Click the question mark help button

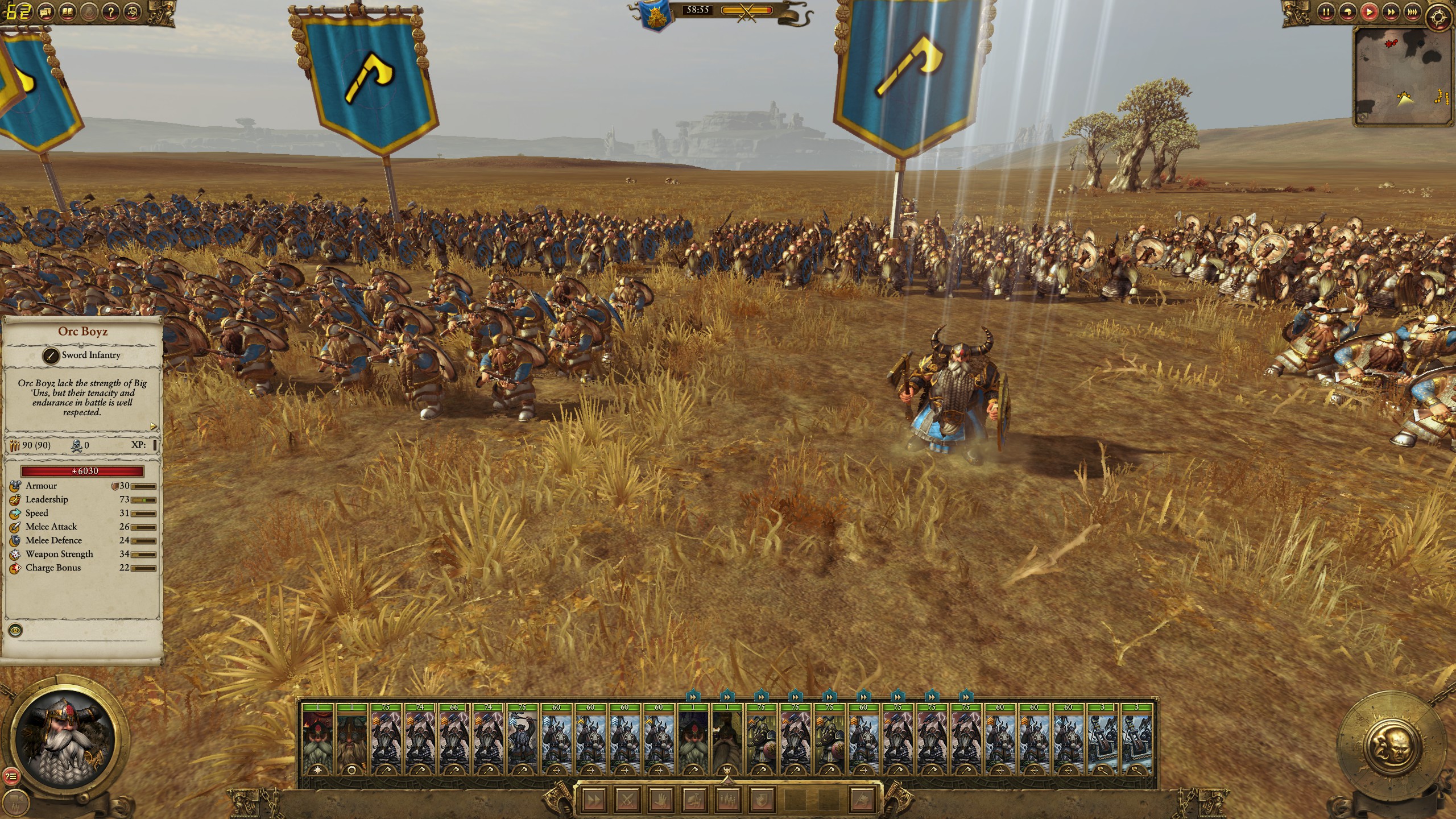click(112, 11)
